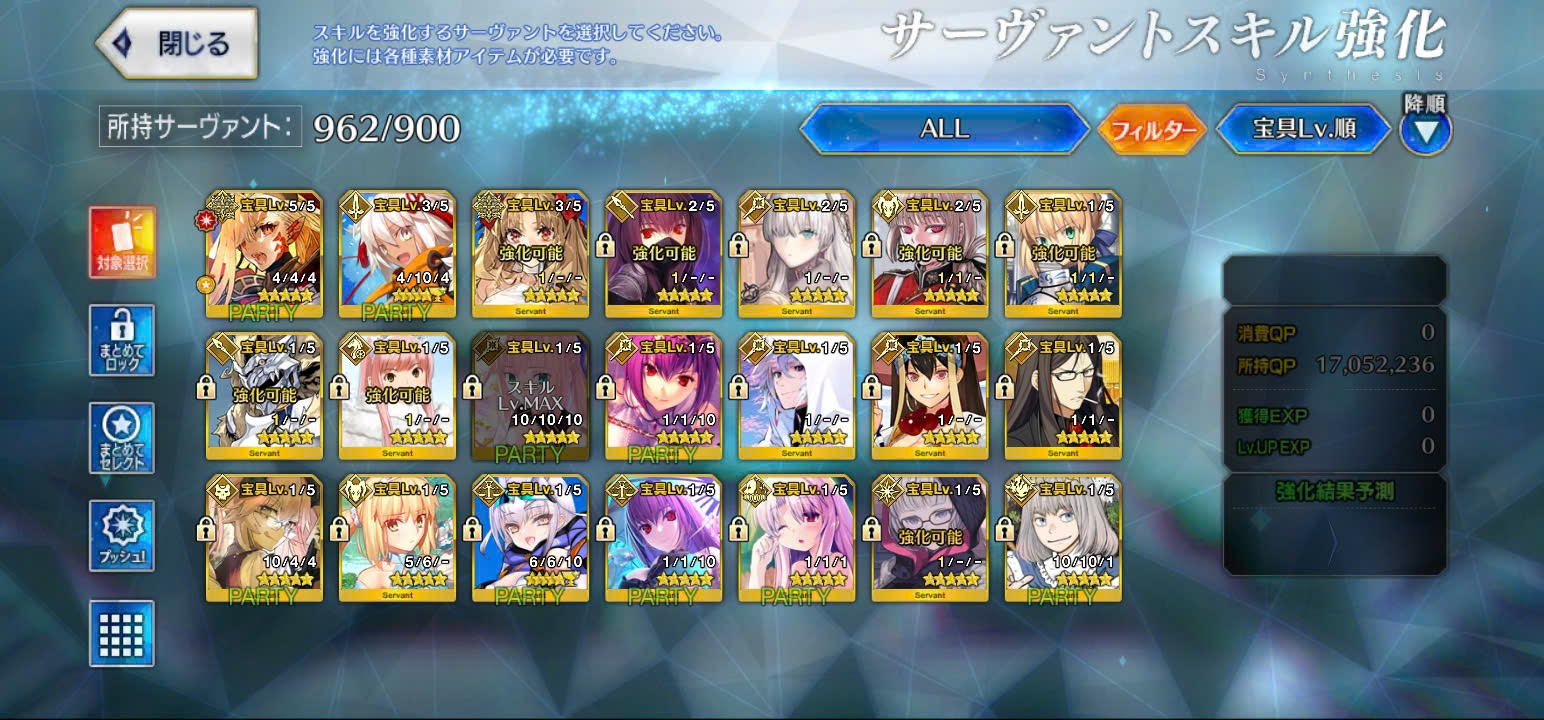Image resolution: width=1544 pixels, height=720 pixels.
Task: Select the スキル Lv.MAX servant card
Action: [x=530, y=397]
